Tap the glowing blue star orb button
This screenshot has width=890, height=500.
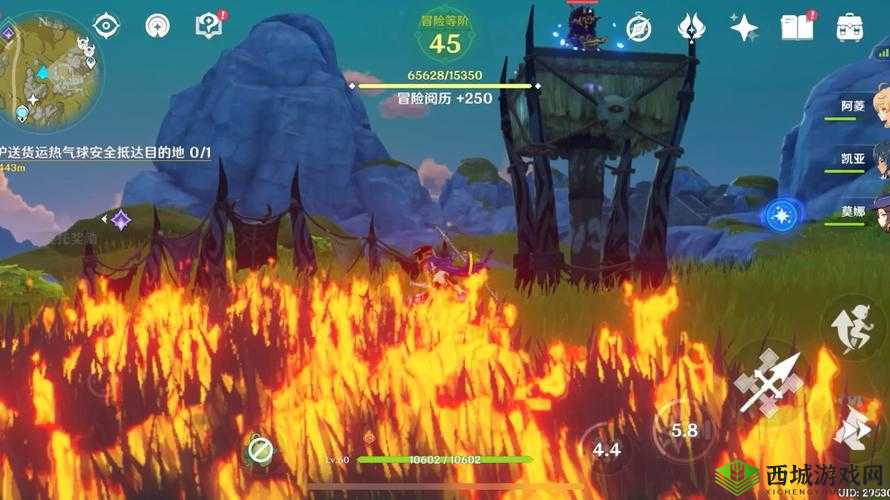pos(780,214)
